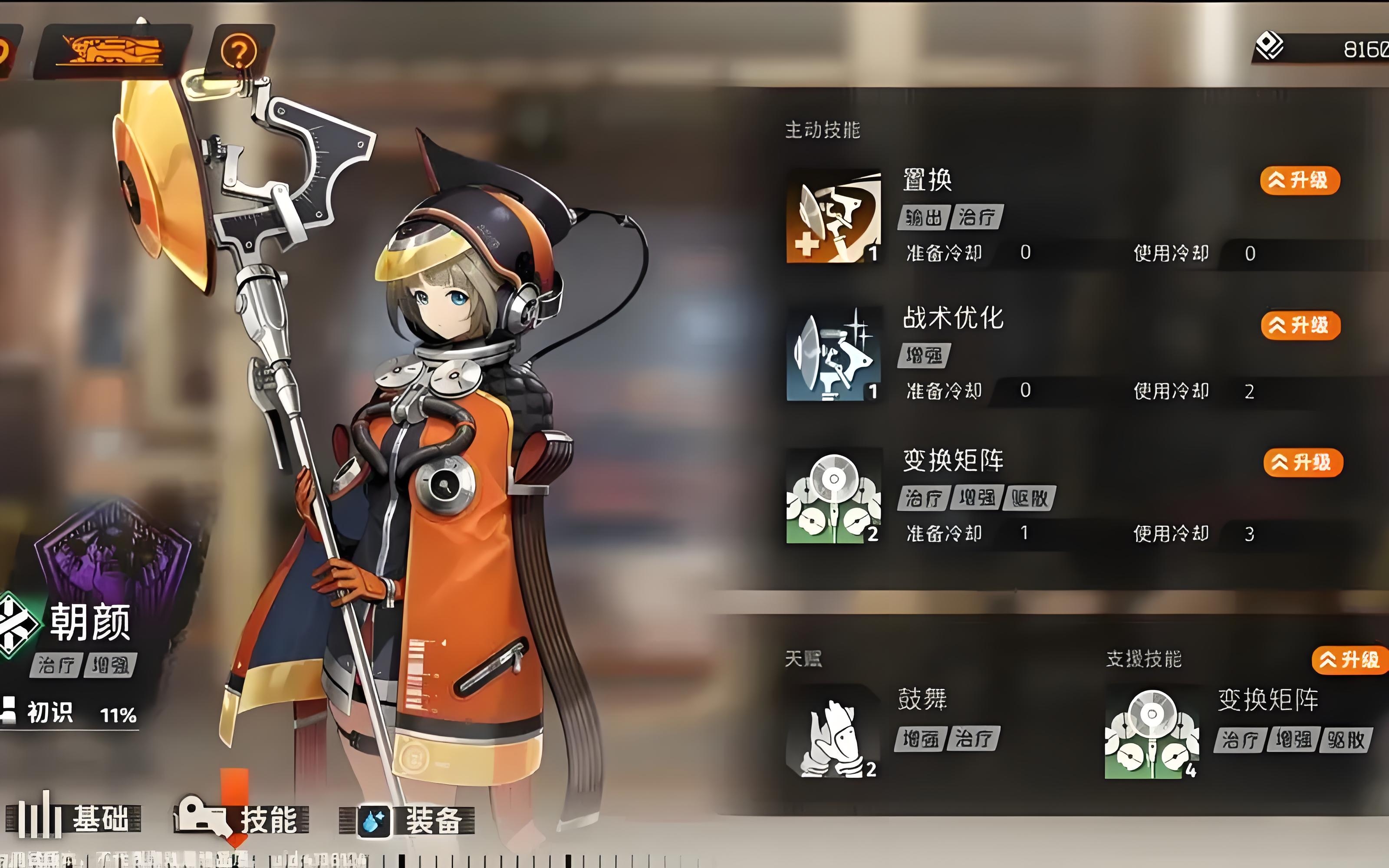The image size is (1389, 868).
Task: Switch to the 装备 tab
Action: [x=408, y=820]
